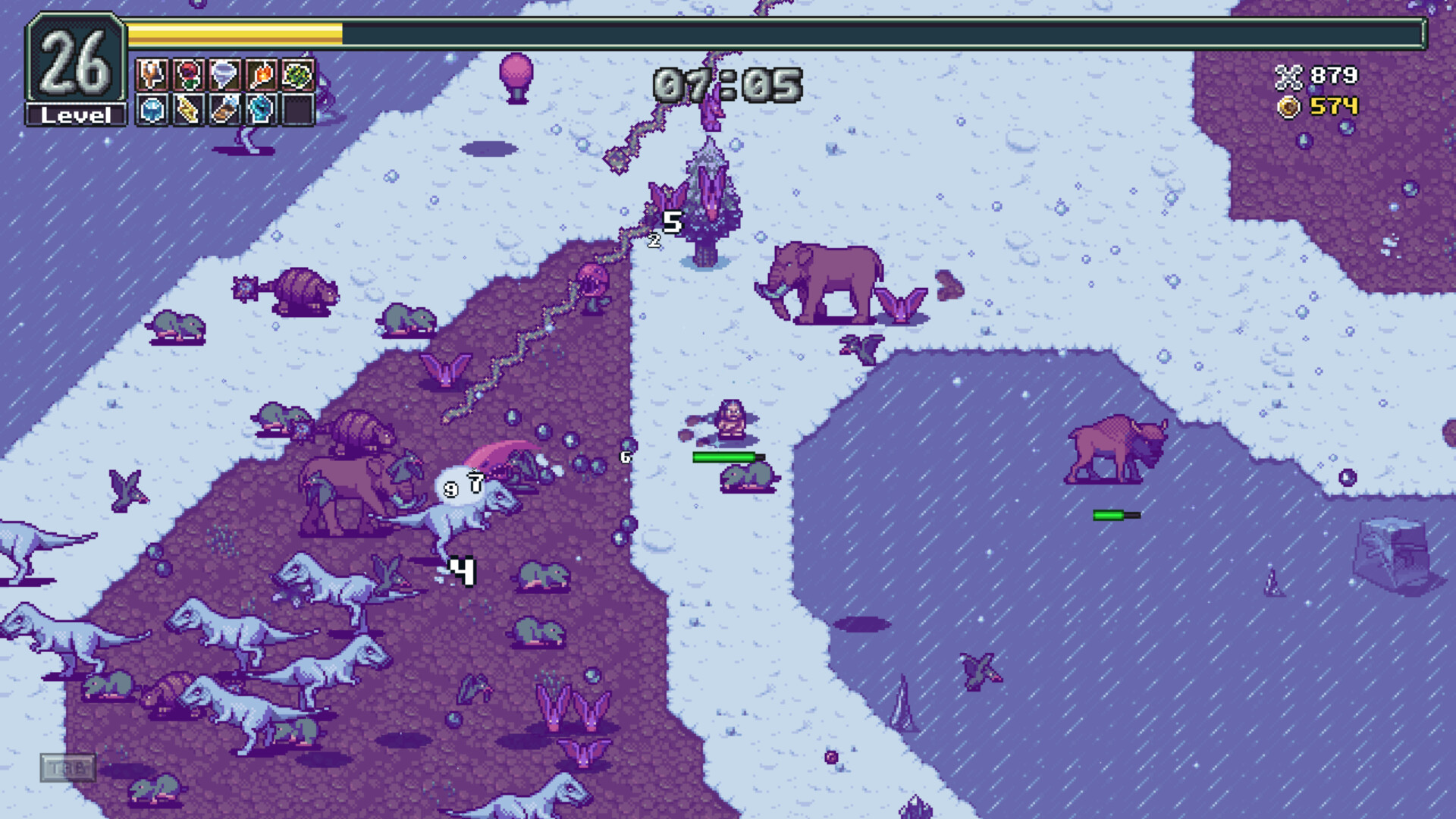Select the flaming torch weapon slot icon
Viewport: 1456px width, 819px height.
click(259, 75)
